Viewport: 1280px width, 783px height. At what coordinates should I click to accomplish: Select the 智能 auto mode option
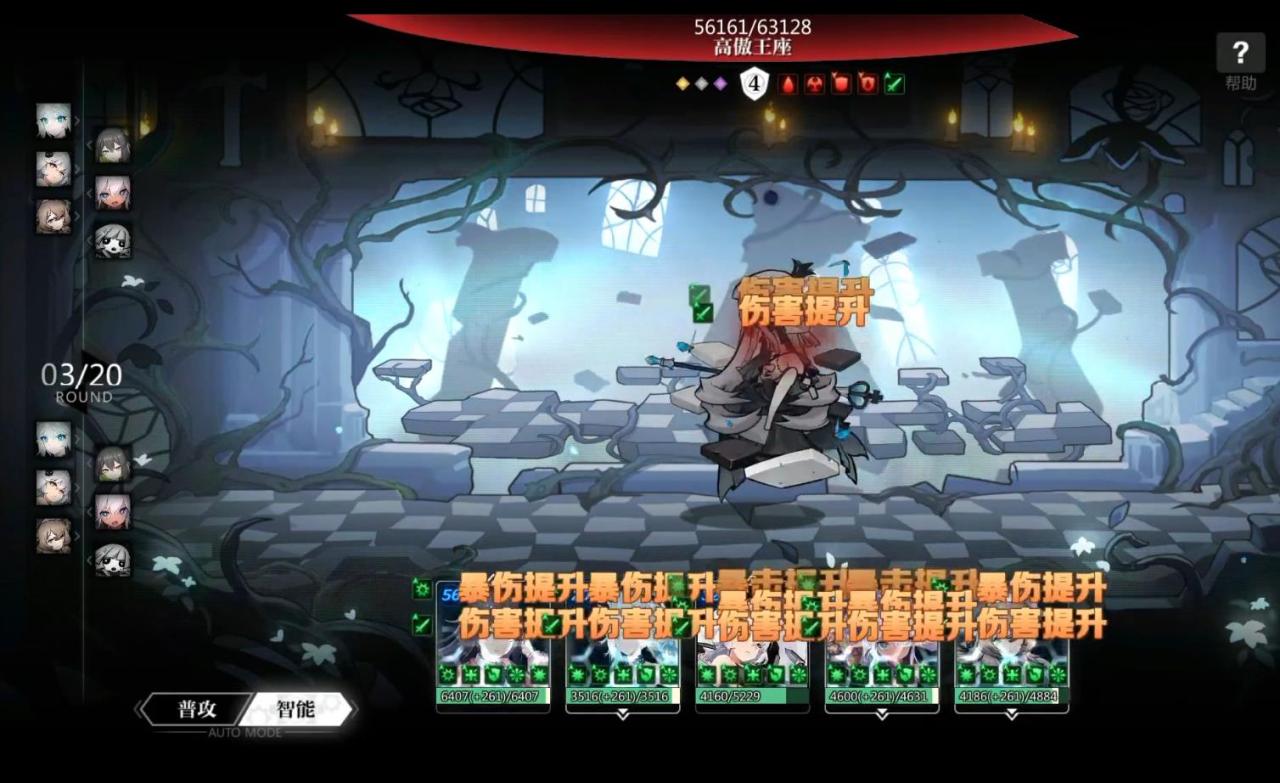pyautogui.click(x=296, y=710)
